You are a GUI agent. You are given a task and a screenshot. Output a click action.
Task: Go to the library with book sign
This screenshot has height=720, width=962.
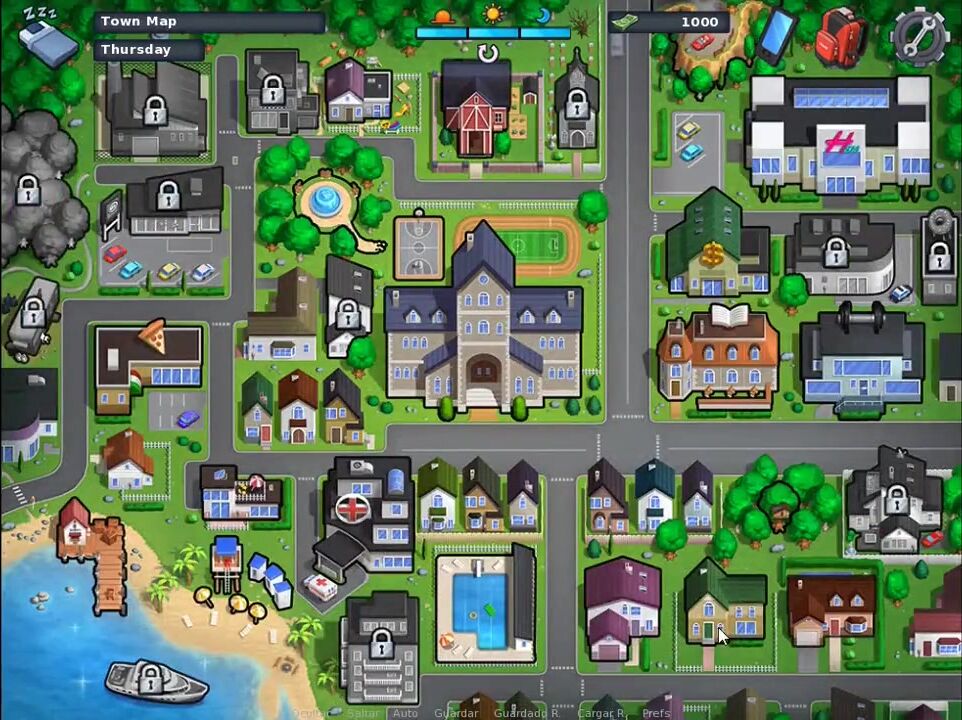pos(717,356)
